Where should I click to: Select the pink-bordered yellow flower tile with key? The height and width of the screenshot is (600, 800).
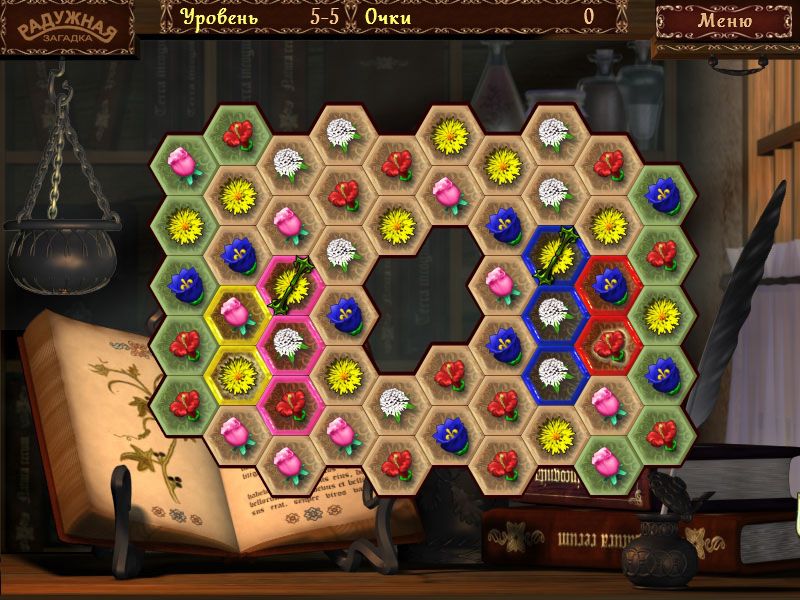pos(288,284)
